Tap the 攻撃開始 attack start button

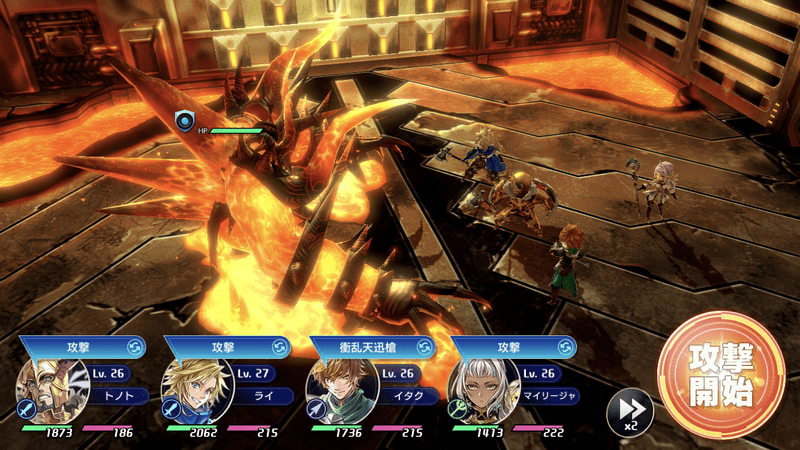click(721, 373)
